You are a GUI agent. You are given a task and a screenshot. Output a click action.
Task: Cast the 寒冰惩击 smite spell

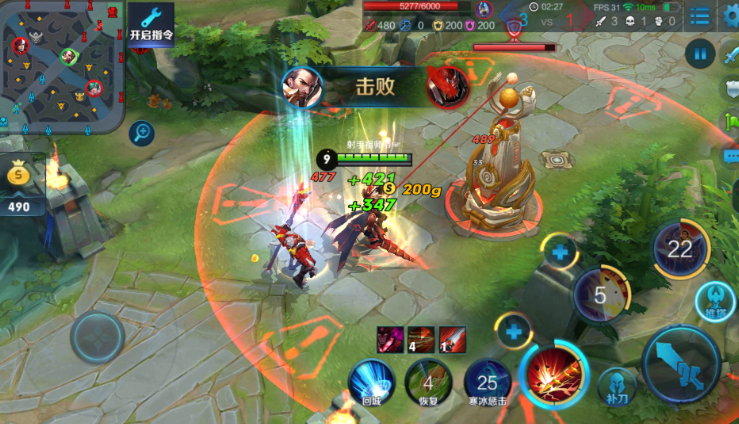coord(487,382)
